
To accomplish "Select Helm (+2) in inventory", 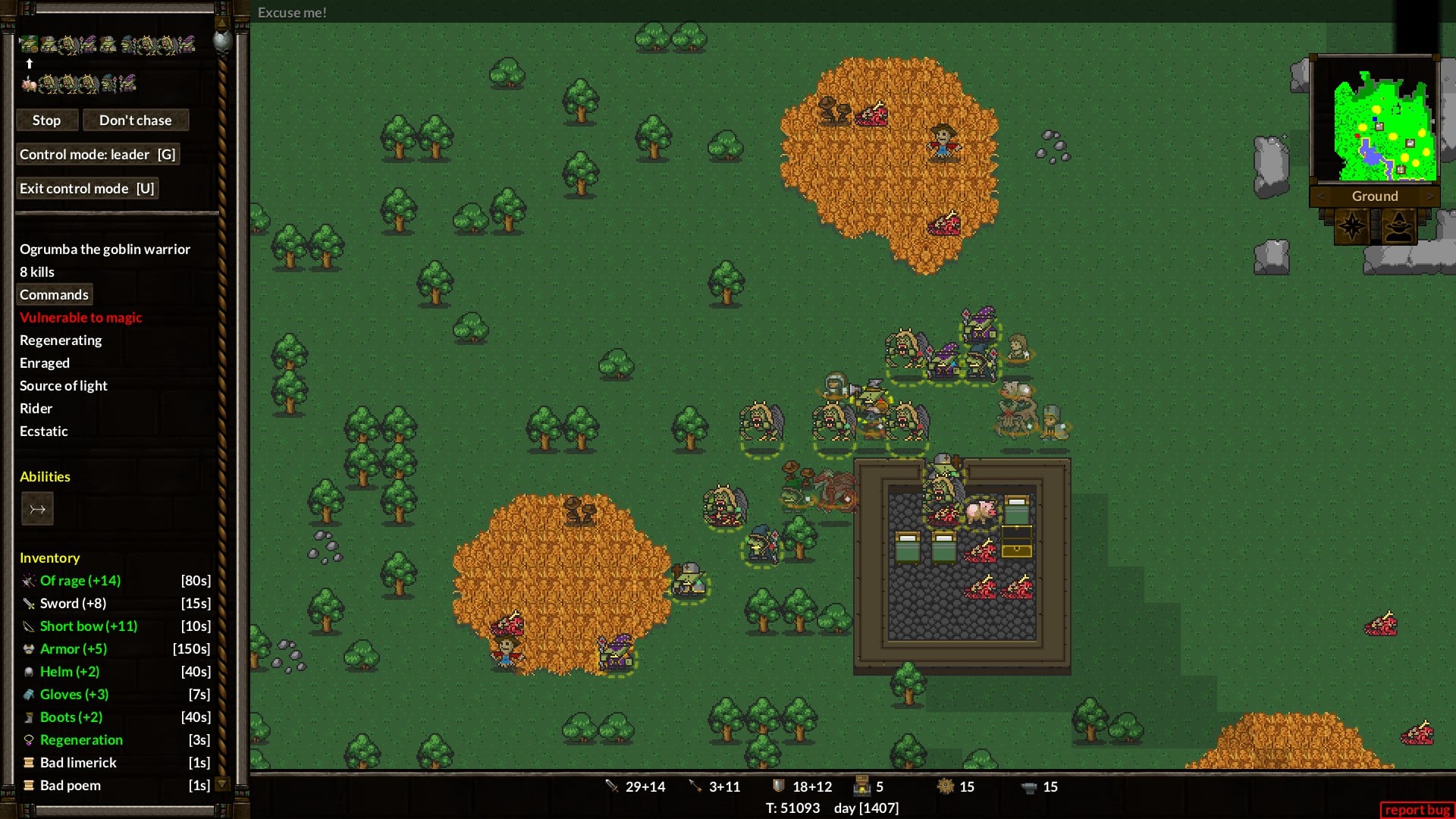I will (x=69, y=672).
